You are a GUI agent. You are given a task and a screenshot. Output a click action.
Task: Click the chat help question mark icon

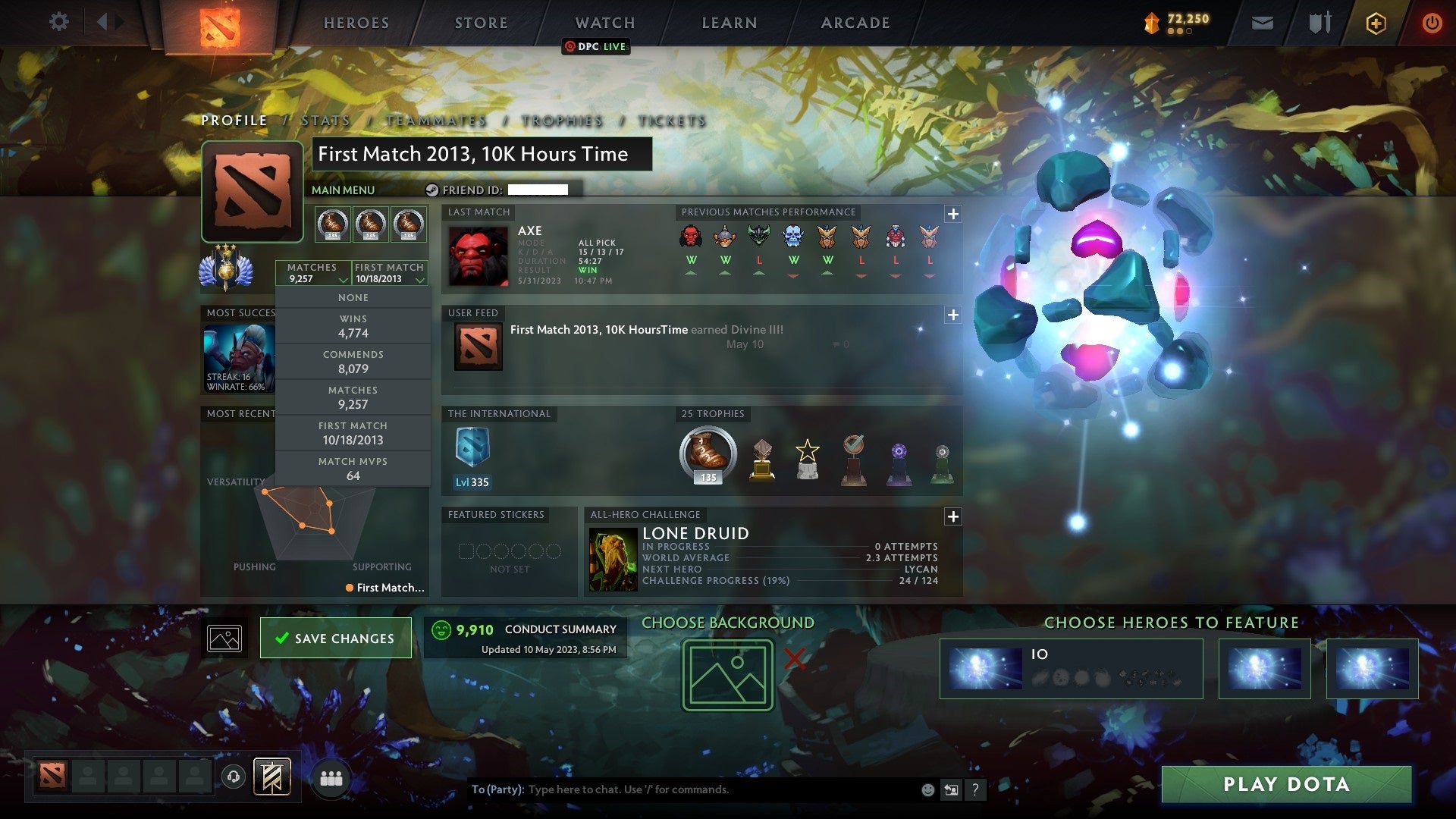[975, 789]
